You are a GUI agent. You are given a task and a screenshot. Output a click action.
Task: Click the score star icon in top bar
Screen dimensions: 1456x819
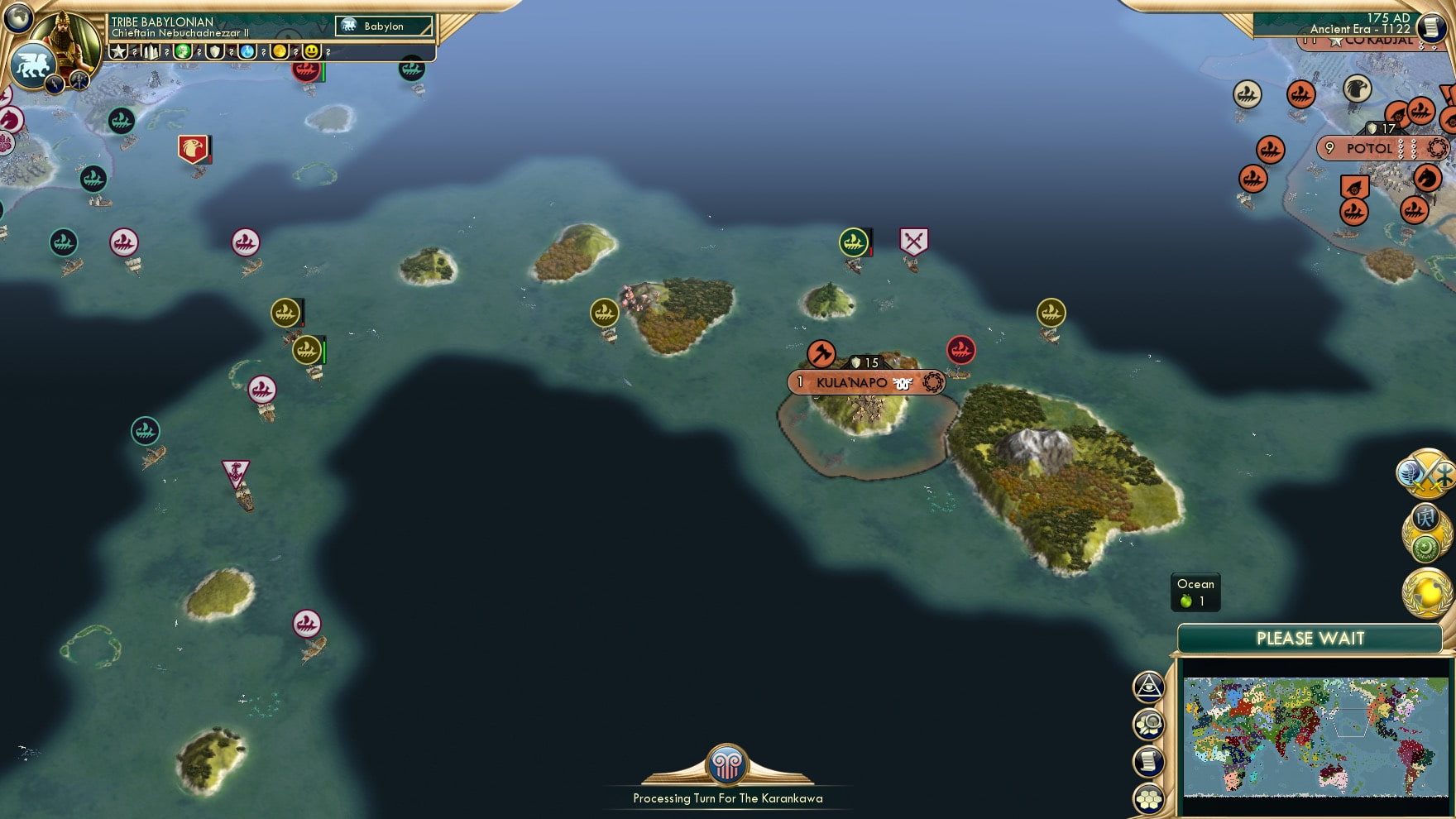pos(118,52)
